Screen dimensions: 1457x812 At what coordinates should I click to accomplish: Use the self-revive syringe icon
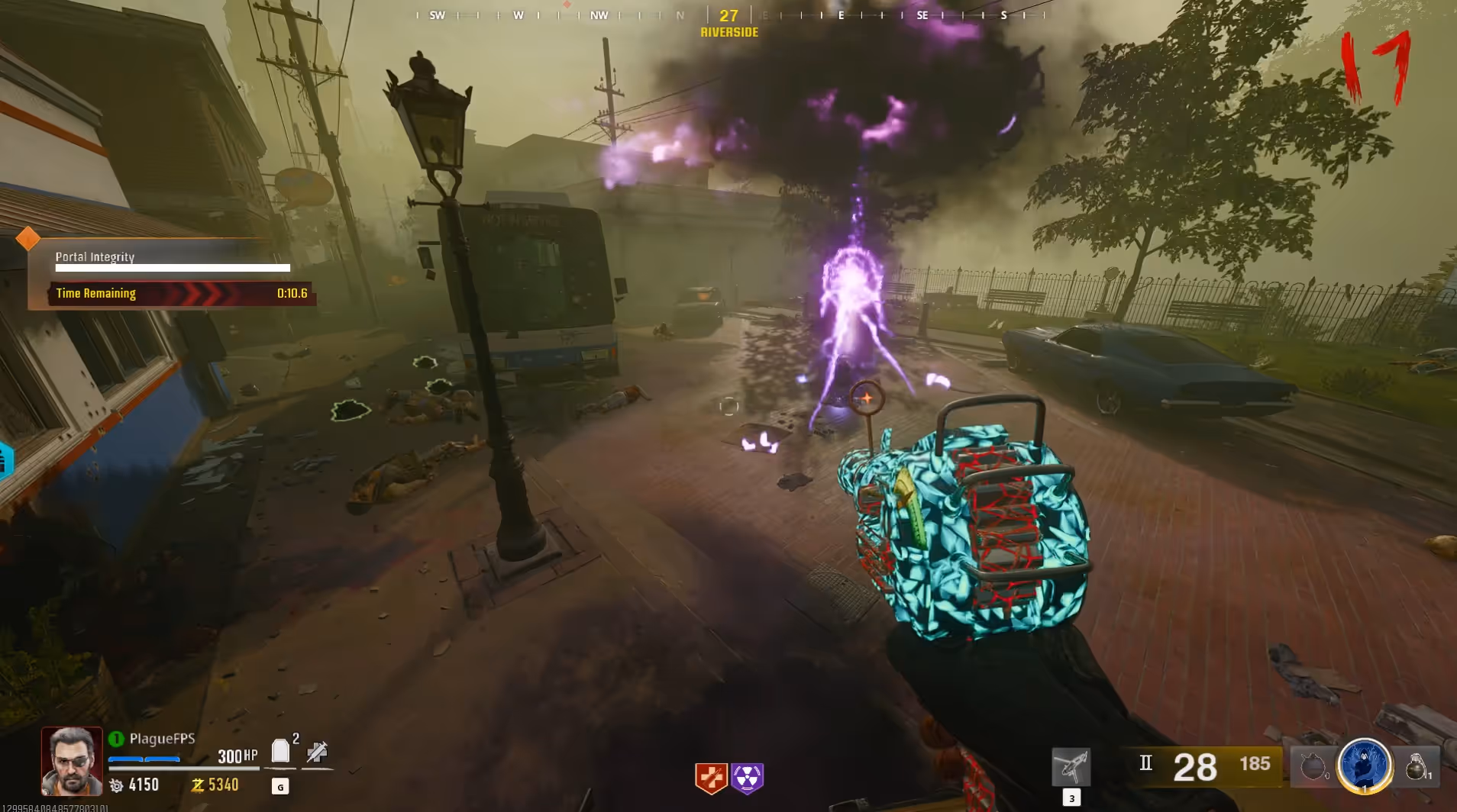(317, 752)
